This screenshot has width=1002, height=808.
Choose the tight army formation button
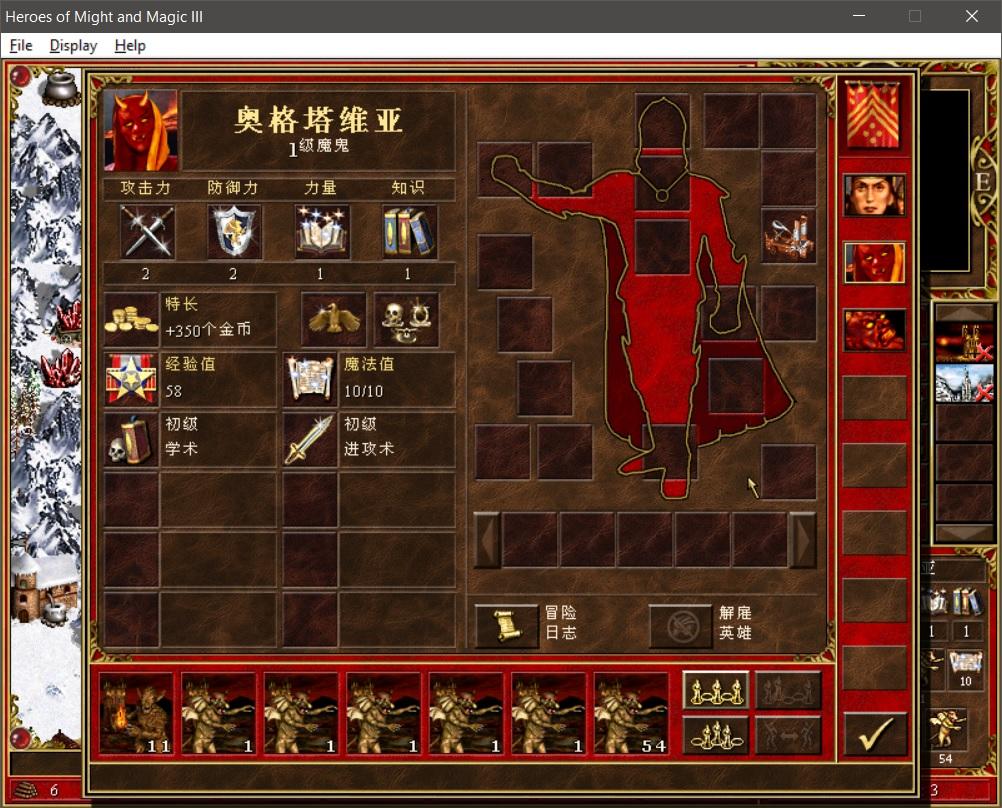tap(715, 735)
